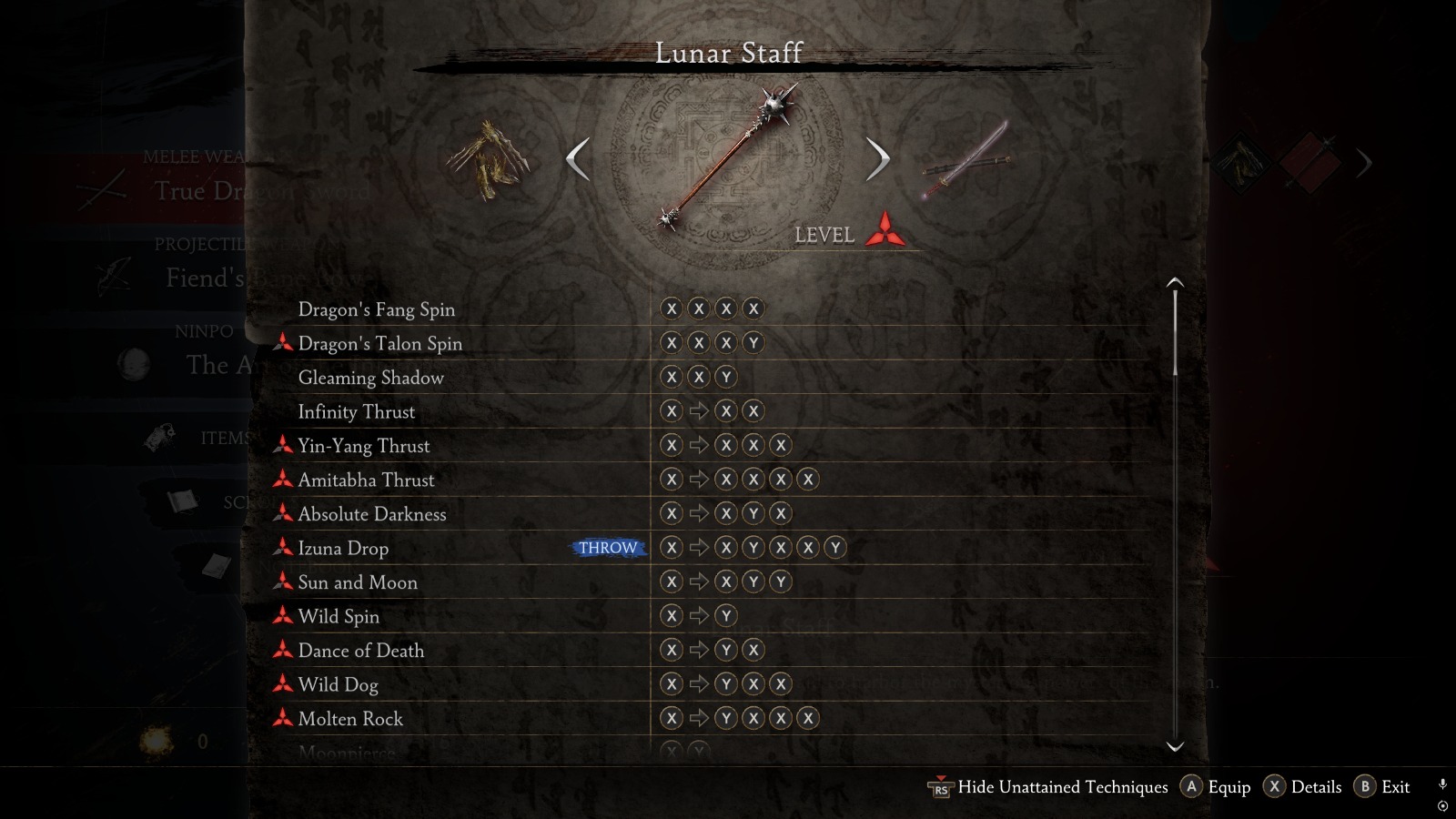Select the sheathed sword weapon thumbnail
The image size is (1456, 819).
[966, 160]
